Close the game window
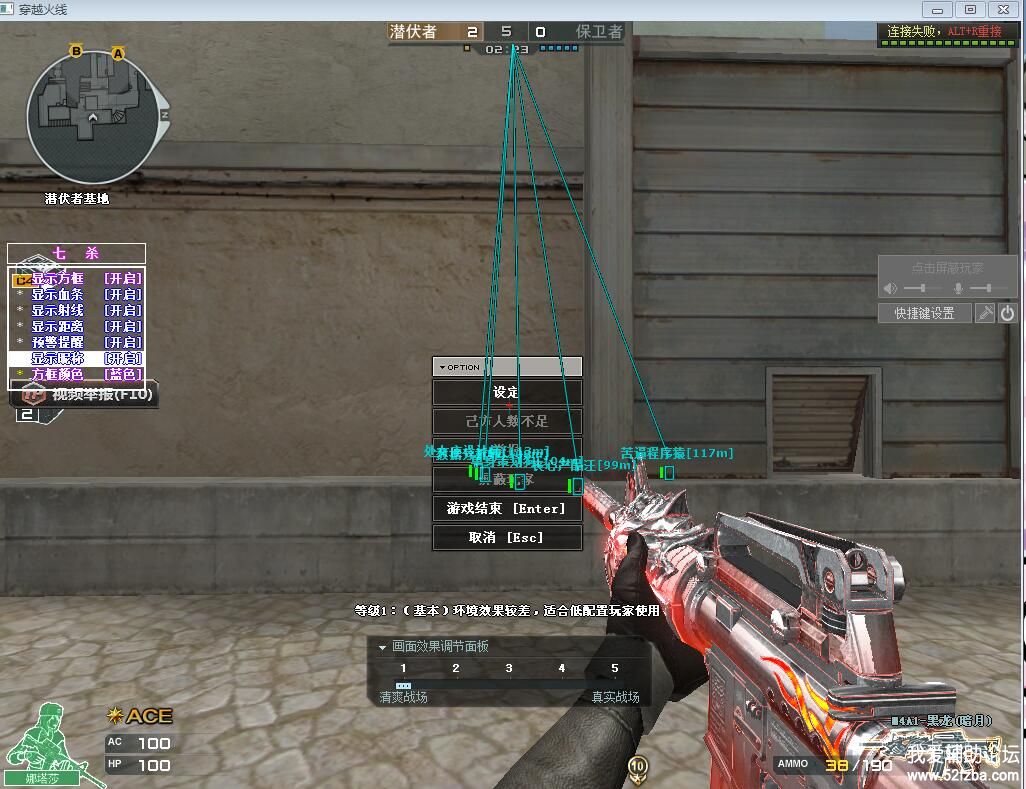This screenshot has height=789, width=1026. [1000, 9]
